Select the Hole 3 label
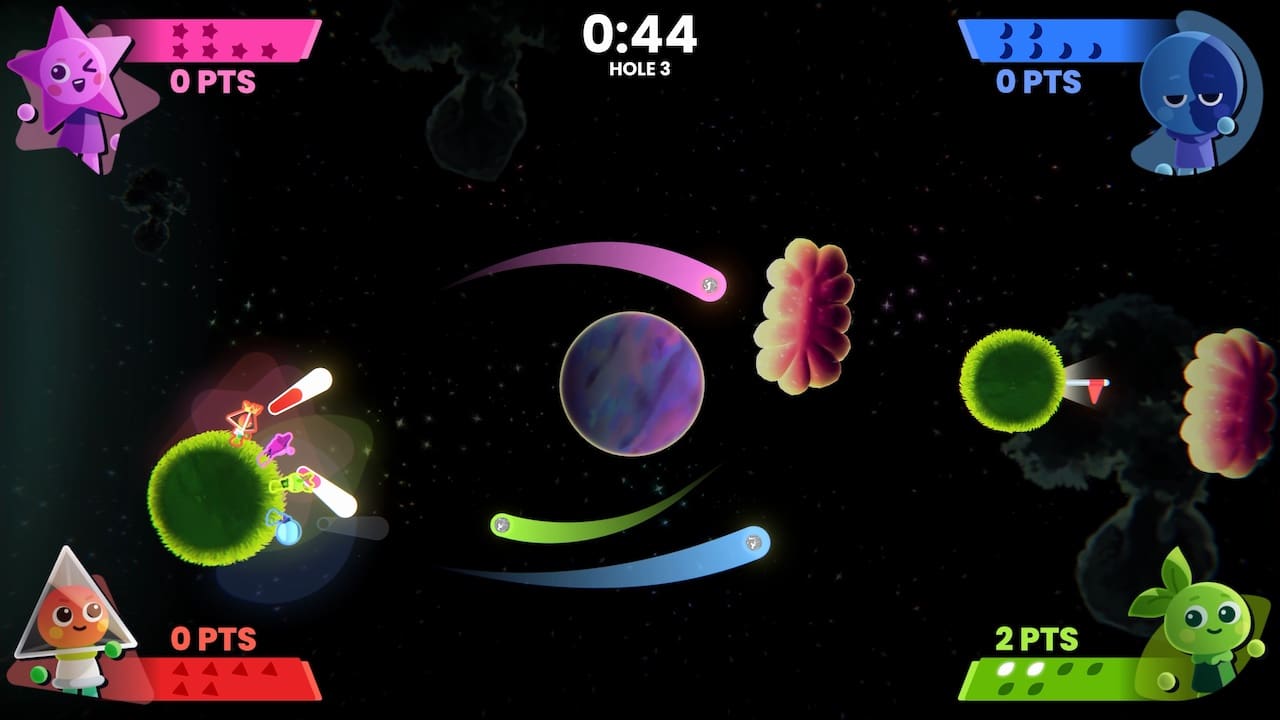The image size is (1280, 720). point(639,70)
